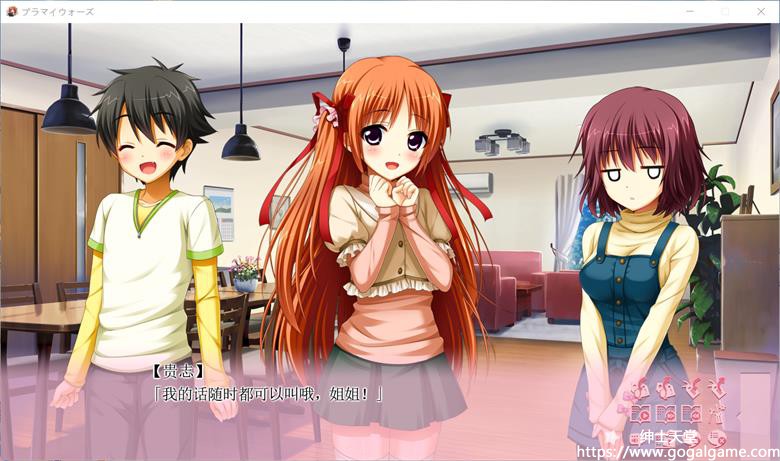Image resolution: width=780 pixels, height=461 pixels.
Task: Close the game window
Action: click(x=759, y=9)
